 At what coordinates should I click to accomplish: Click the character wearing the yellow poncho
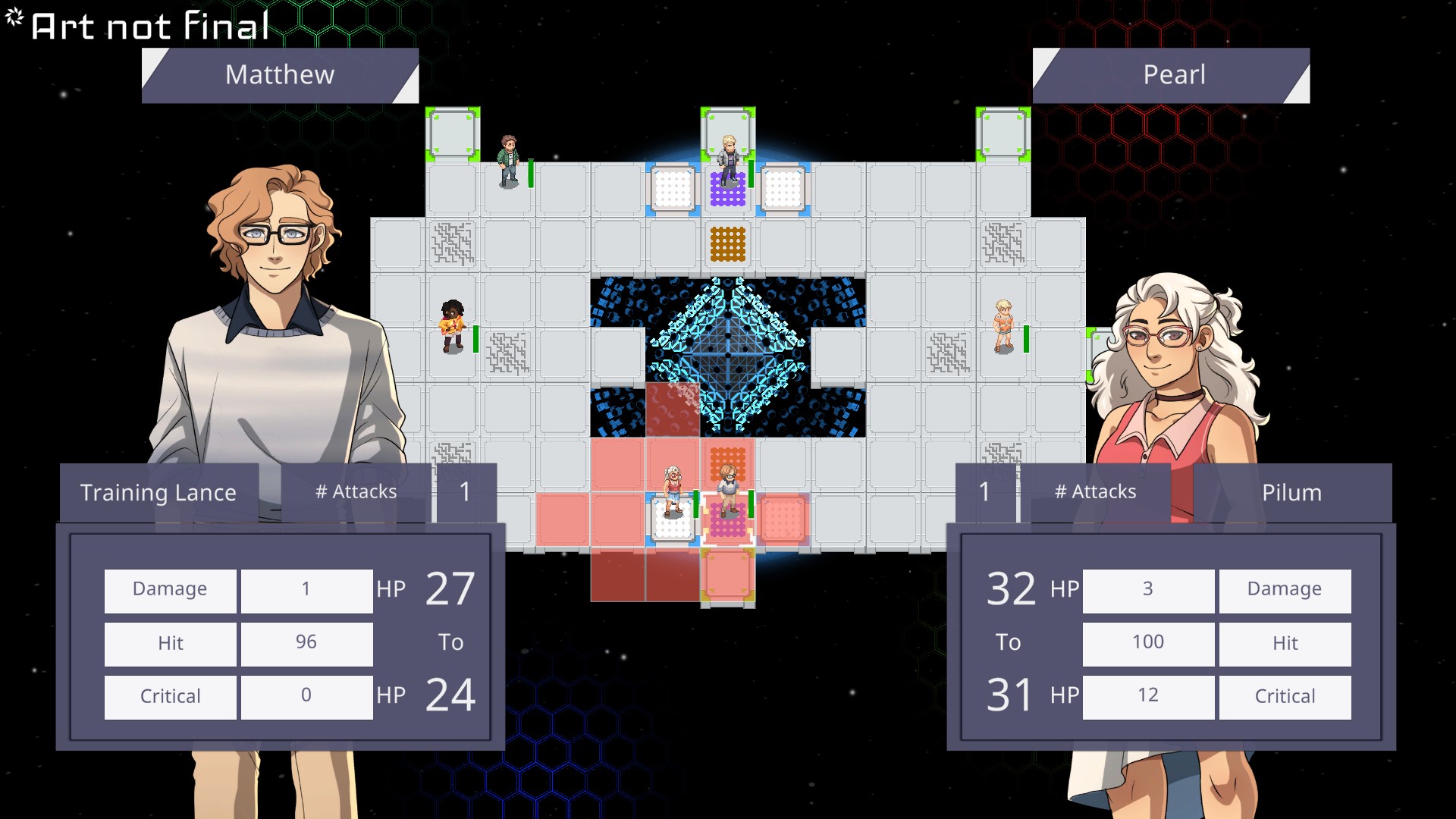(x=452, y=328)
